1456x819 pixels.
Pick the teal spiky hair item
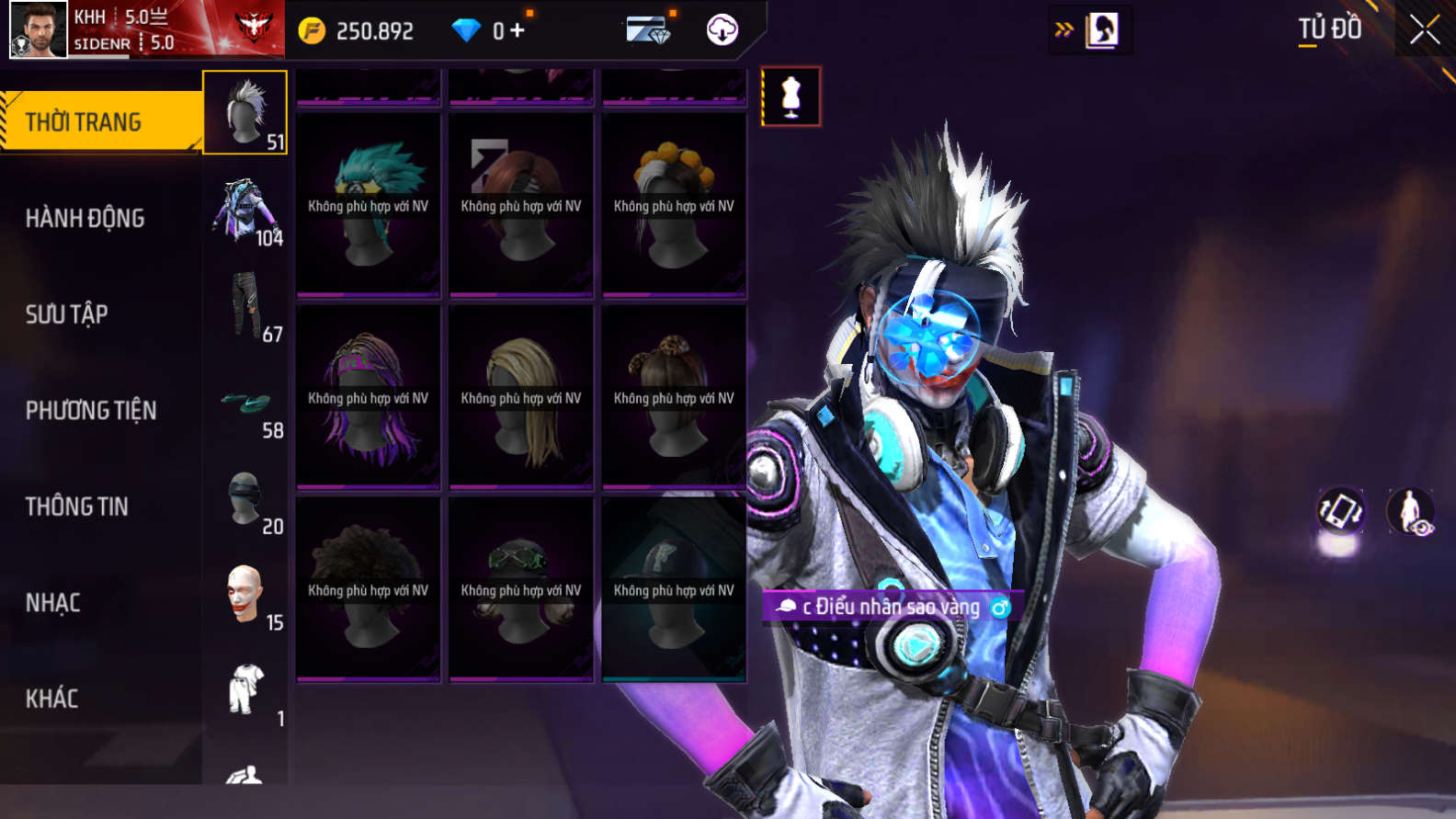click(x=369, y=205)
